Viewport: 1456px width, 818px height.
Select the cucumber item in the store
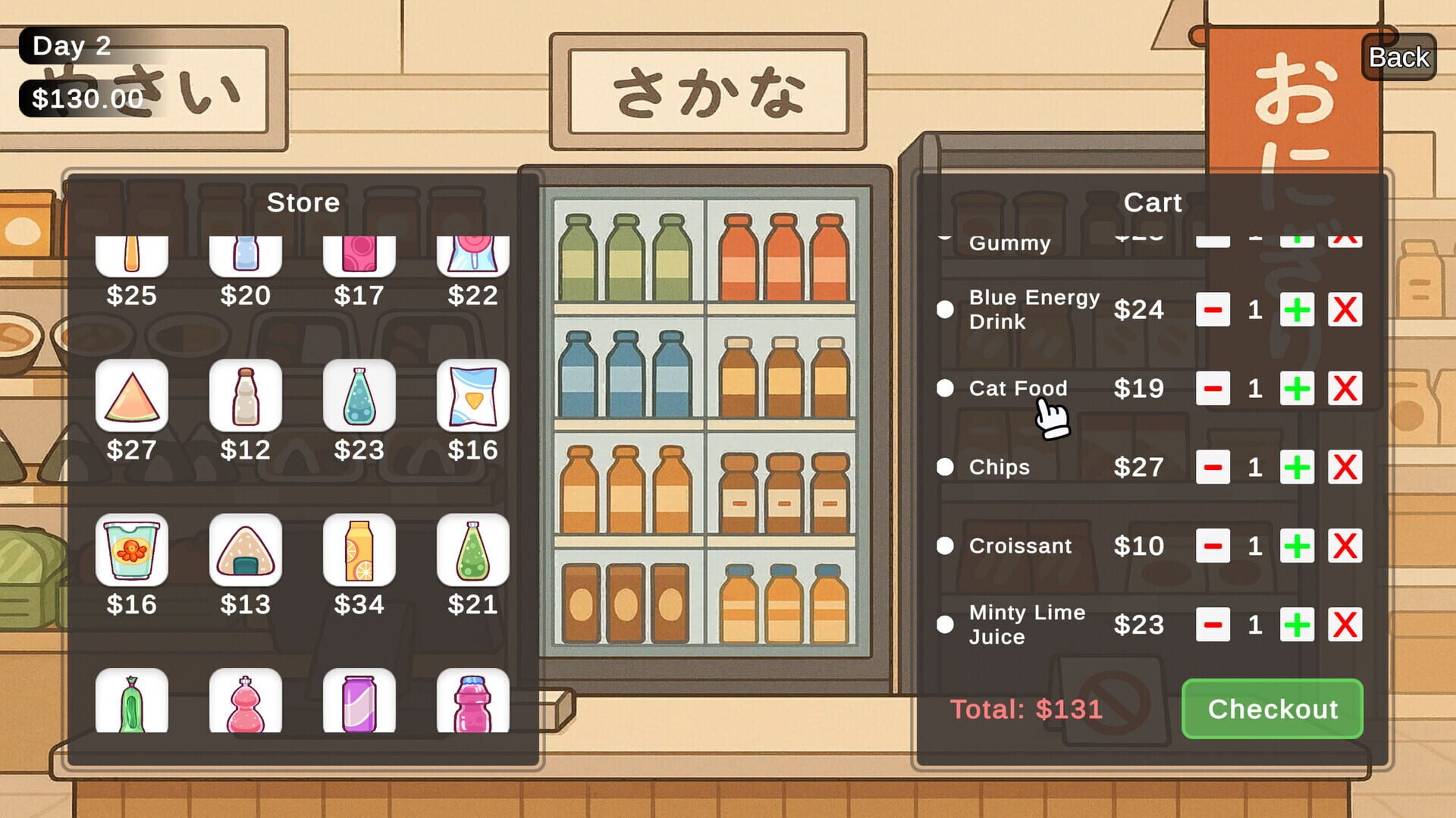click(x=132, y=702)
